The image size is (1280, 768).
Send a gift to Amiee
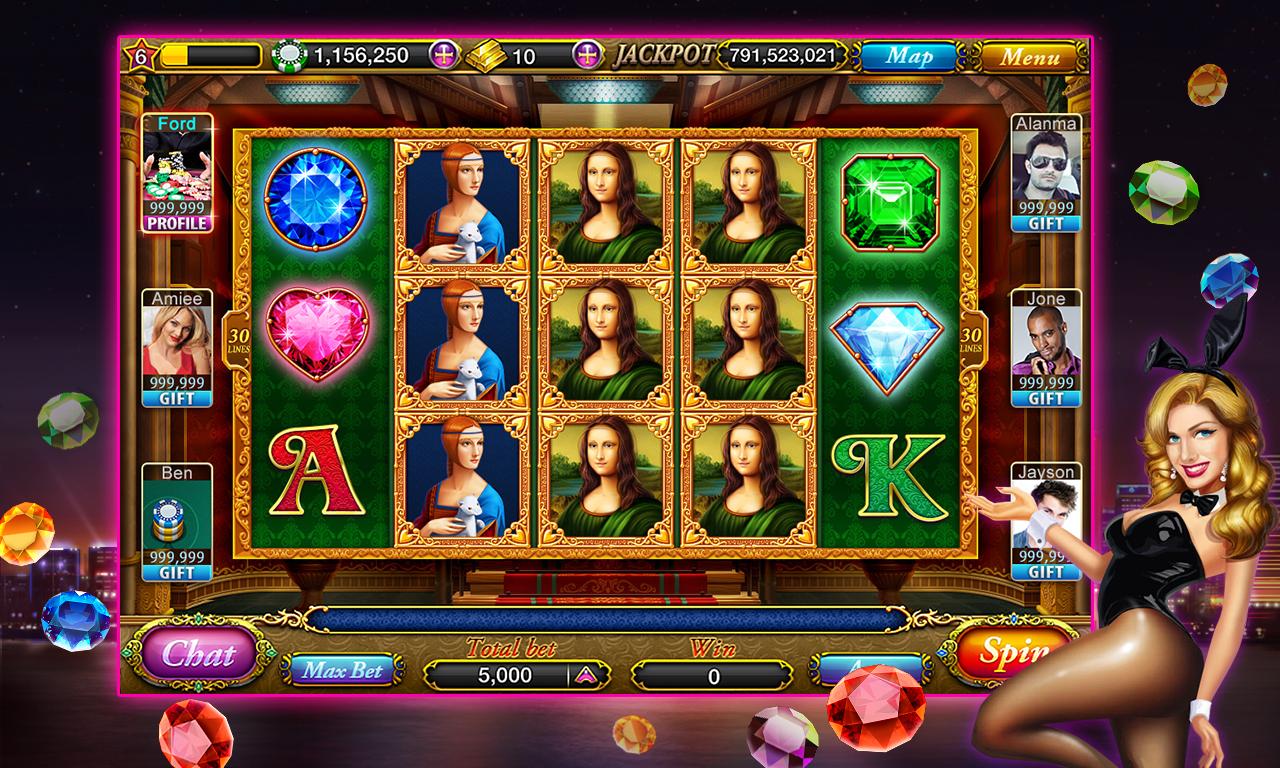(x=177, y=399)
